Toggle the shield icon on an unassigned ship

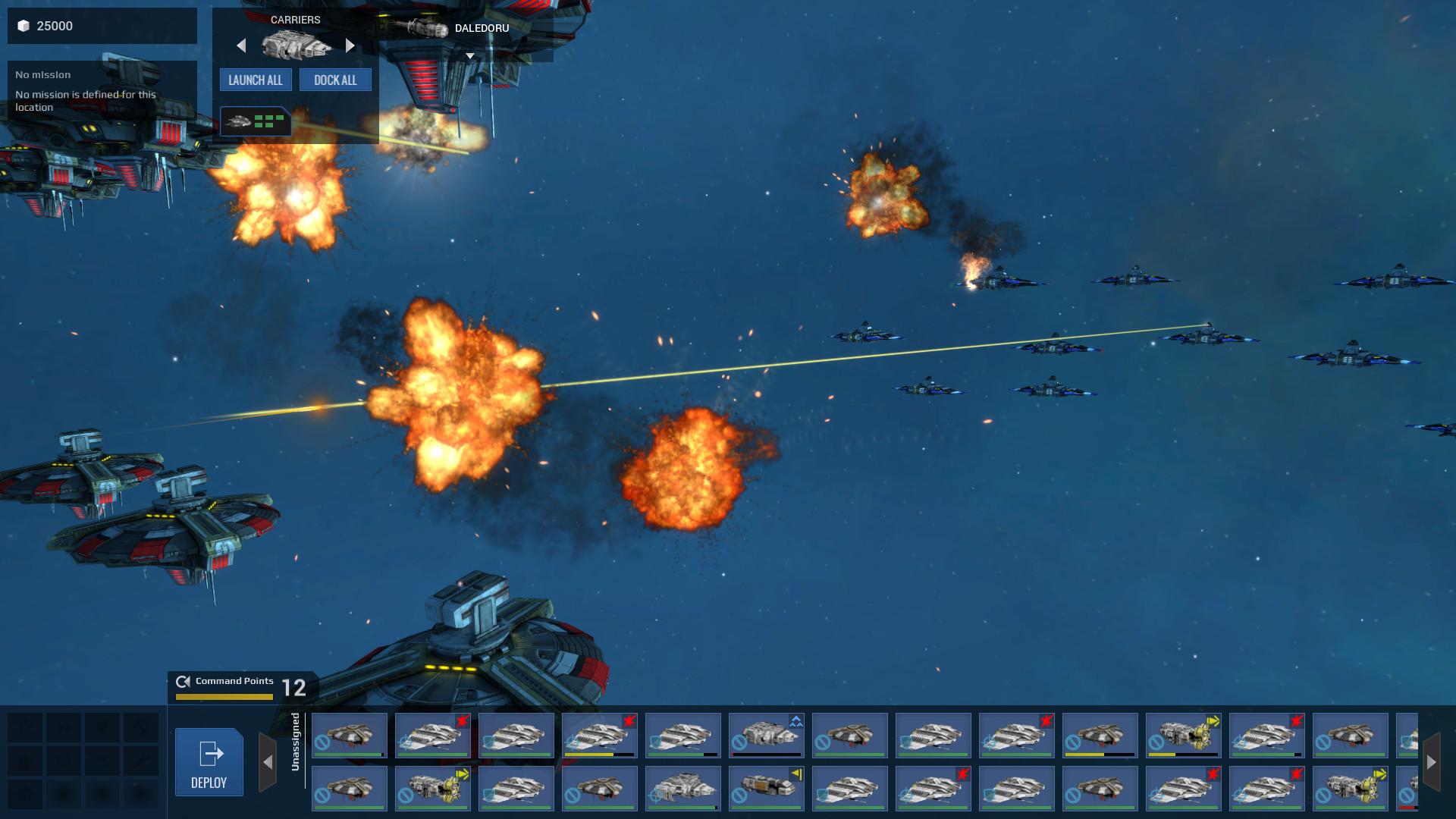487,741
